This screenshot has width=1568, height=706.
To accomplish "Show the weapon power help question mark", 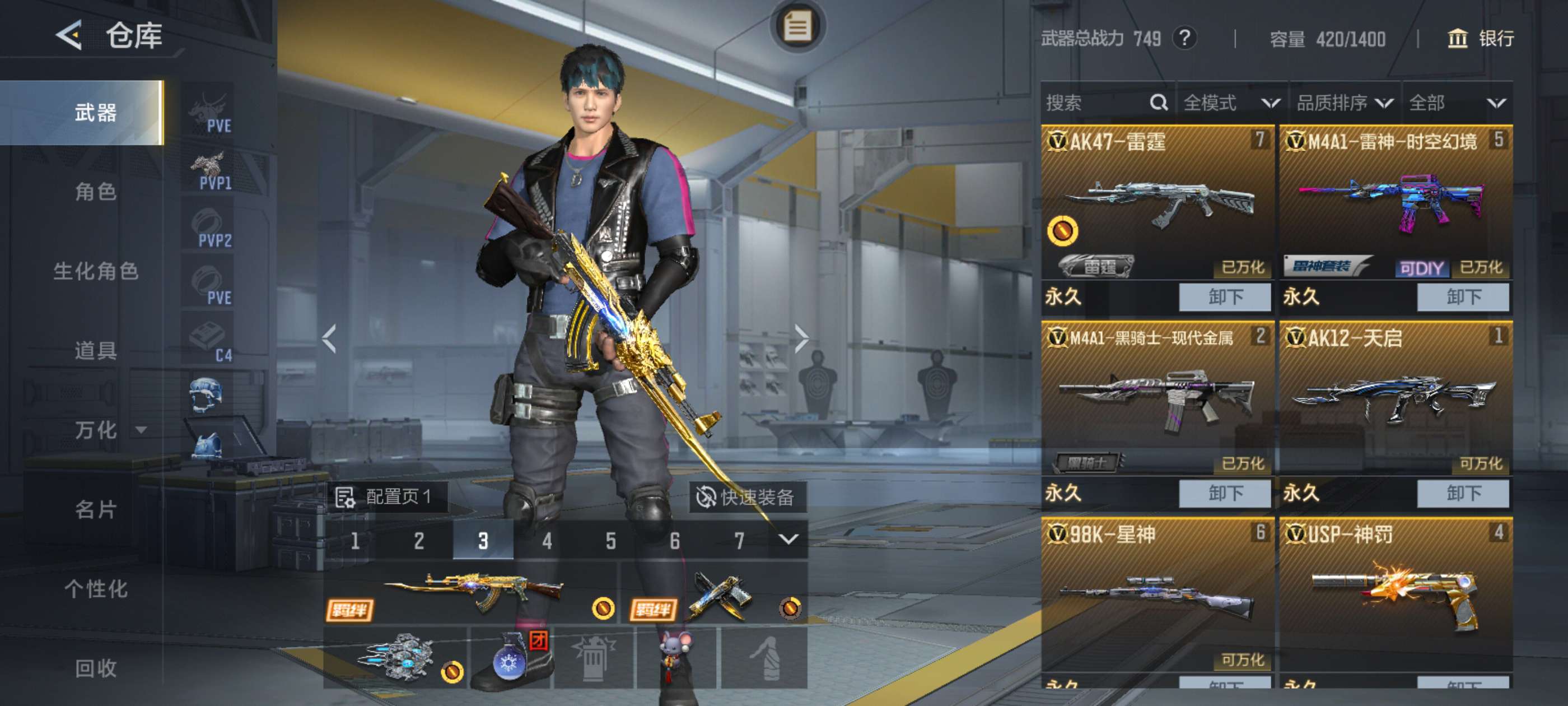I will [1184, 38].
